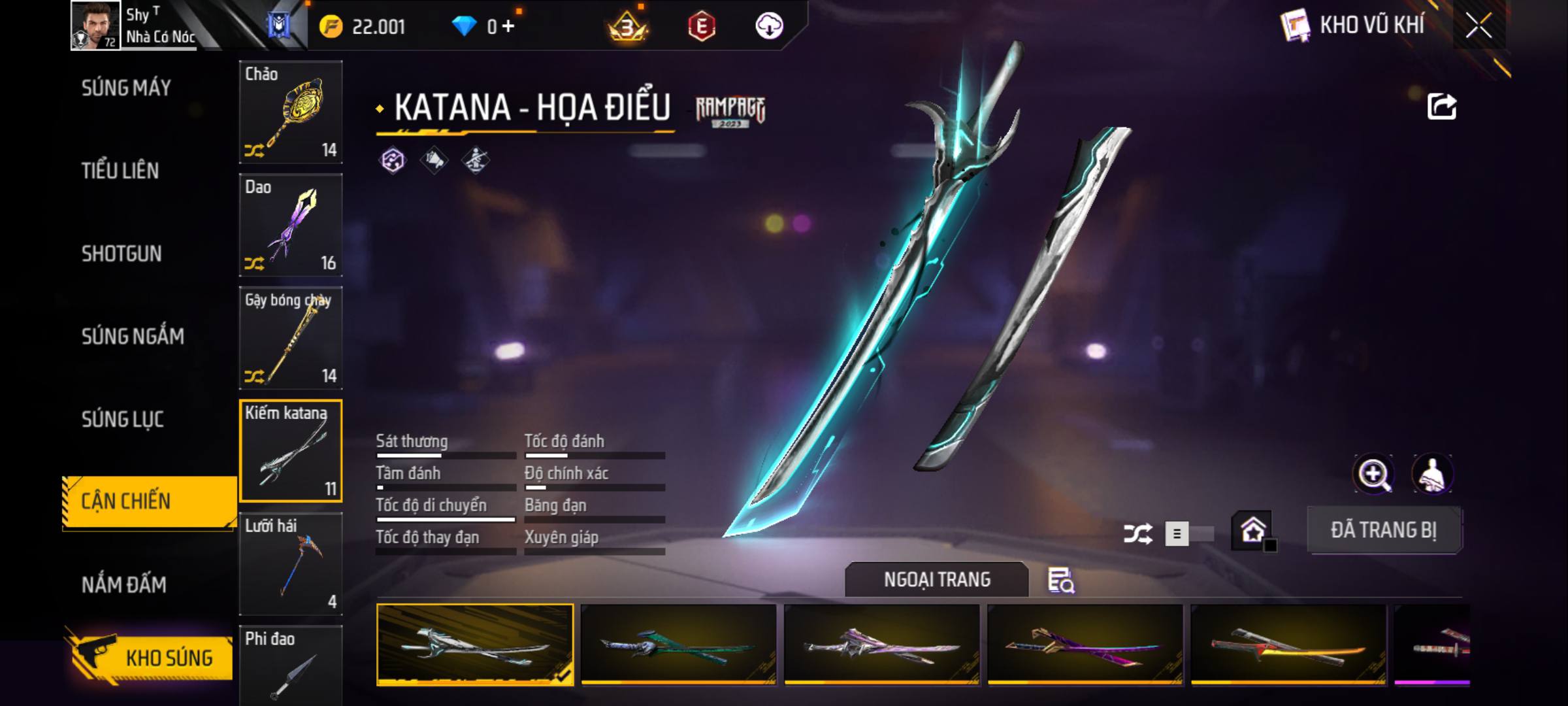1568x706 pixels.
Task: Toggle the random skin shuffle switch
Action: [x=1189, y=534]
